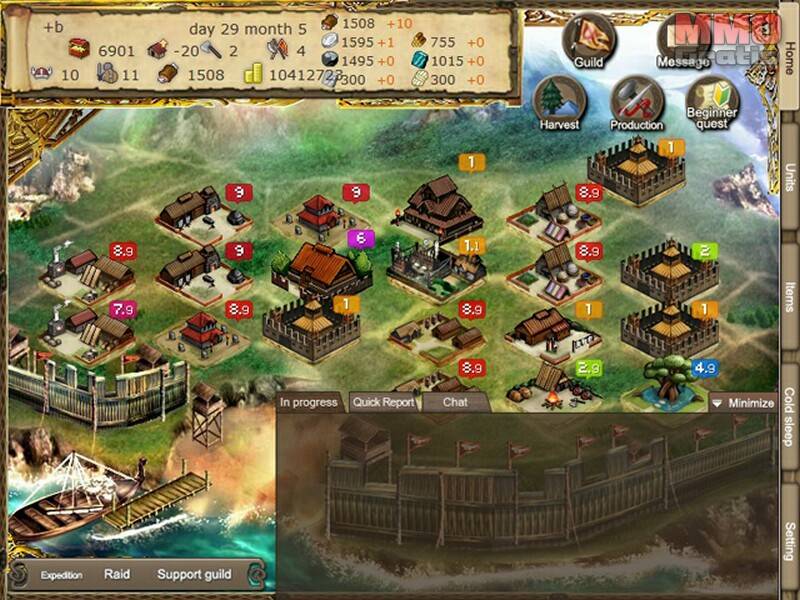The width and height of the screenshot is (800, 600).
Task: Open the Chat tab
Action: click(x=455, y=403)
